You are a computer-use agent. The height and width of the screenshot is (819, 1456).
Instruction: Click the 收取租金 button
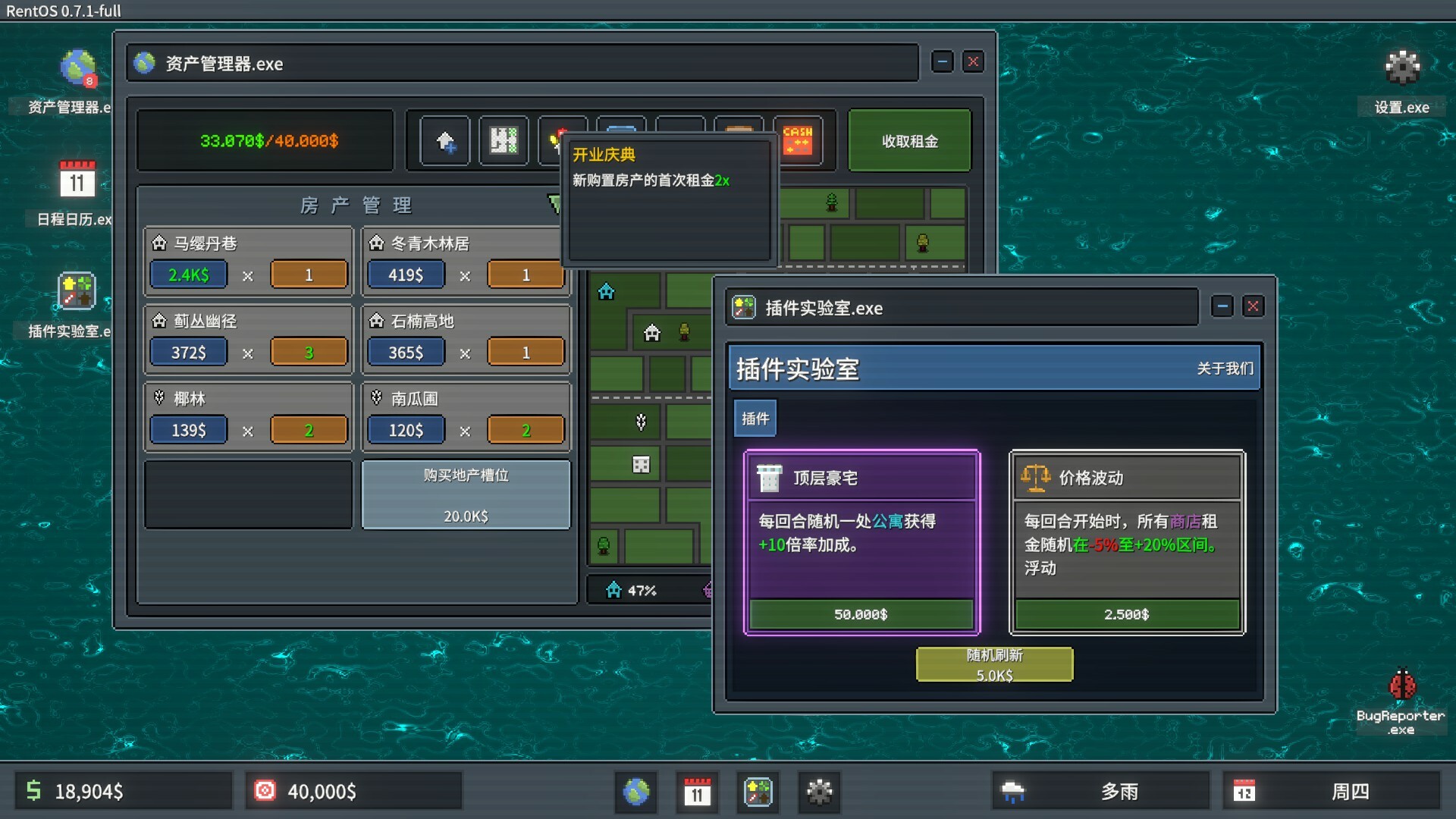pyautogui.click(x=910, y=140)
